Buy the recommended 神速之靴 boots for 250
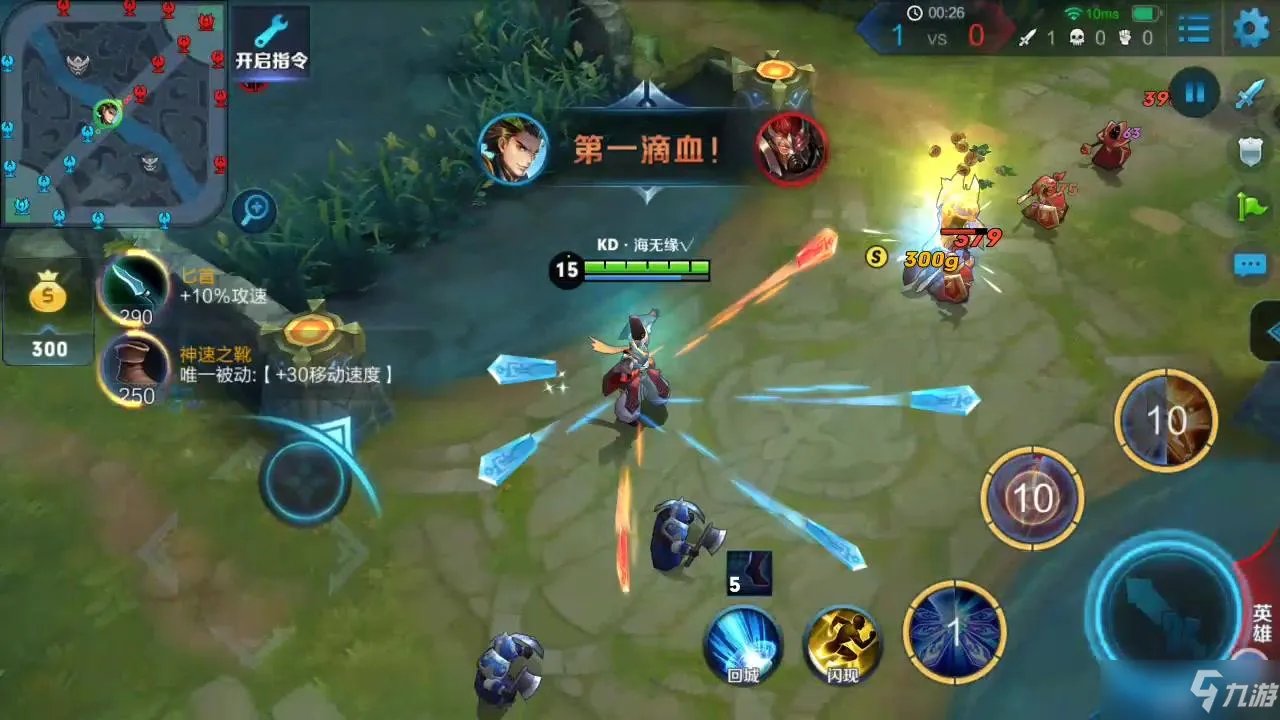The image size is (1280, 720). click(x=135, y=370)
